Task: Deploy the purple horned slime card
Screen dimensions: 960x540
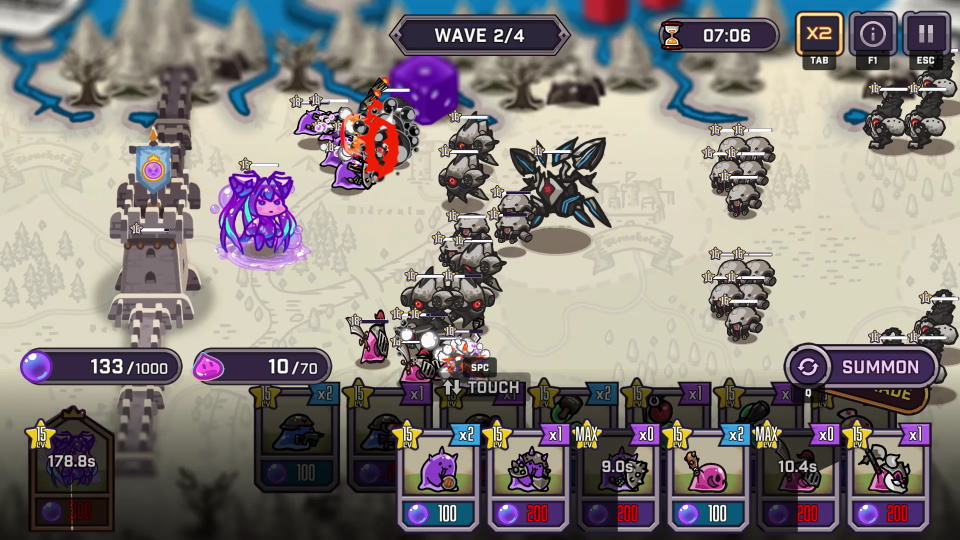Action: coord(440,477)
